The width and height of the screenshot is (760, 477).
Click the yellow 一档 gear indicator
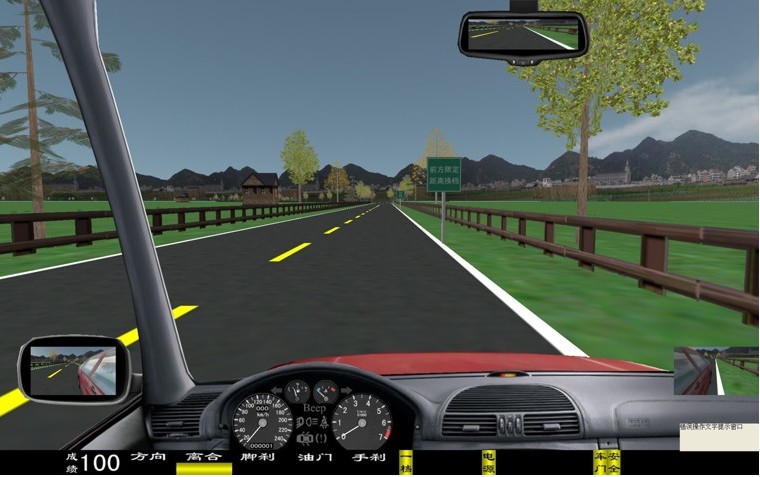pyautogui.click(x=406, y=462)
